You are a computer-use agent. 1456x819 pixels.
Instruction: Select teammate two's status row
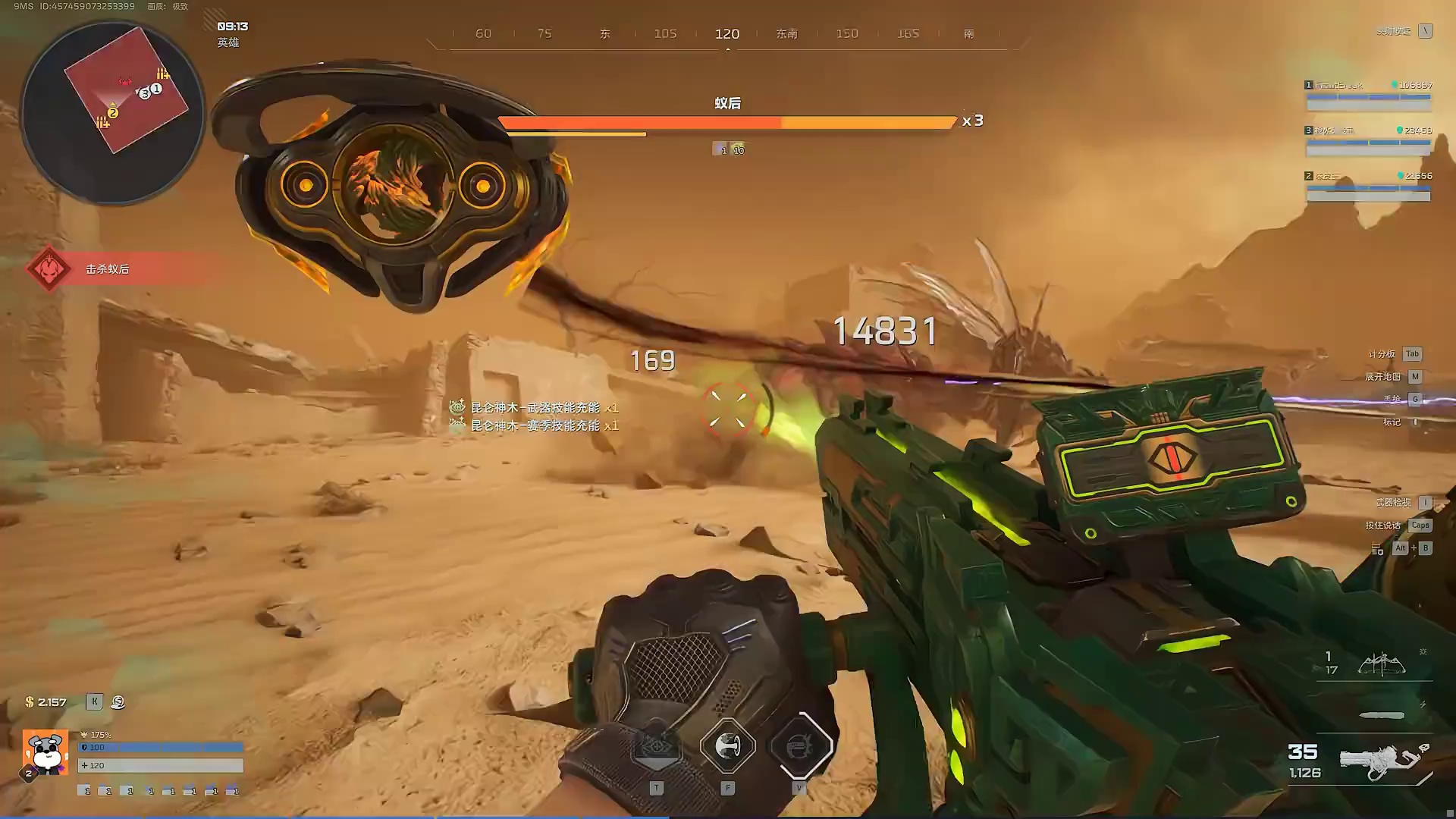1368,185
